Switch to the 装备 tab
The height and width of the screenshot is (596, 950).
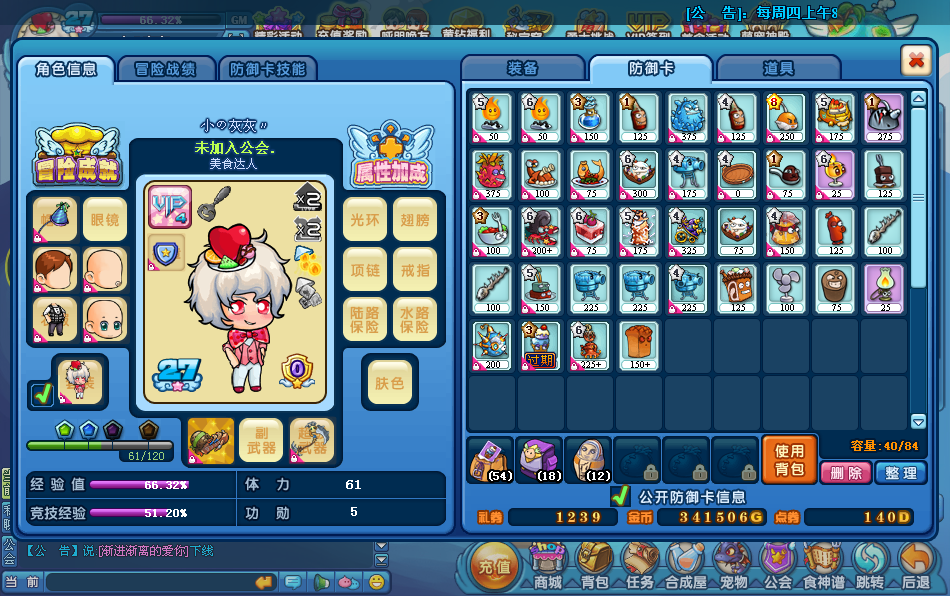523,69
